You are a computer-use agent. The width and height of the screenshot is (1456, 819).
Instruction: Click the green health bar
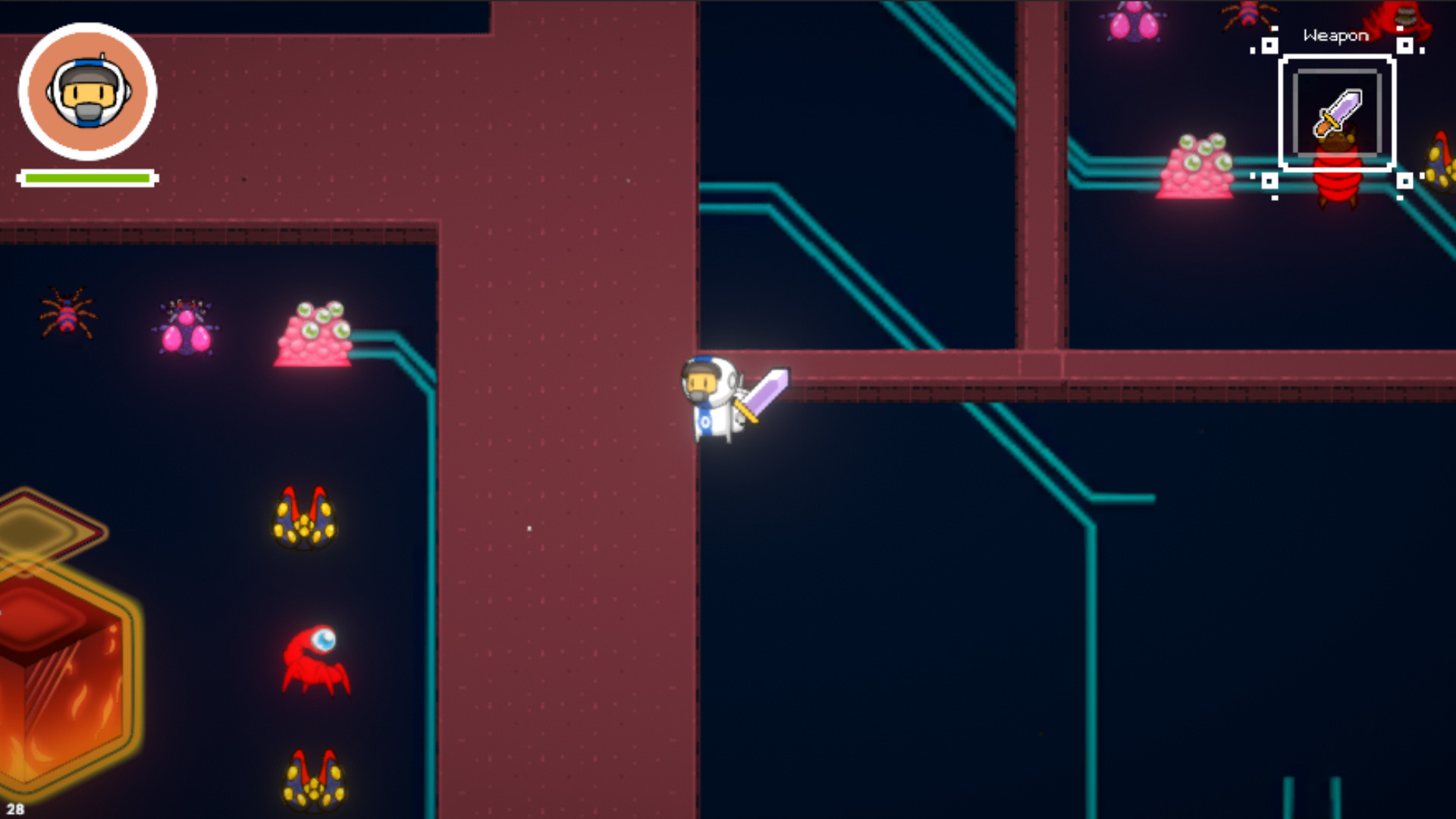87,176
